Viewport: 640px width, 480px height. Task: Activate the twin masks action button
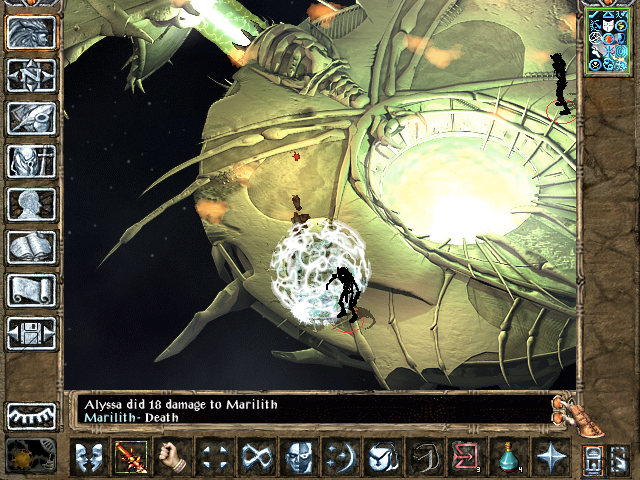point(89,458)
